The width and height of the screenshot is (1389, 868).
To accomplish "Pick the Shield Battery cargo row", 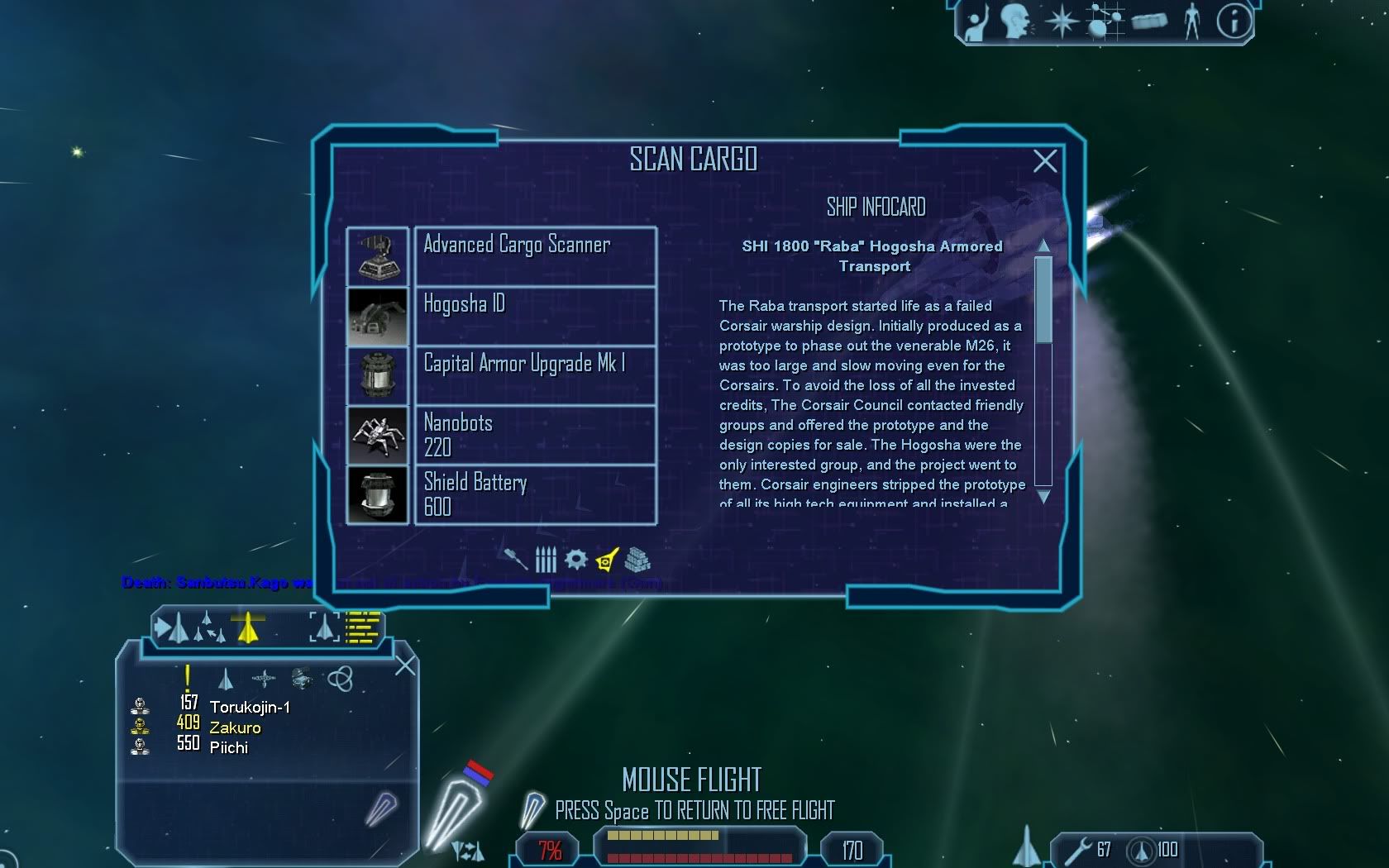I will pos(535,494).
